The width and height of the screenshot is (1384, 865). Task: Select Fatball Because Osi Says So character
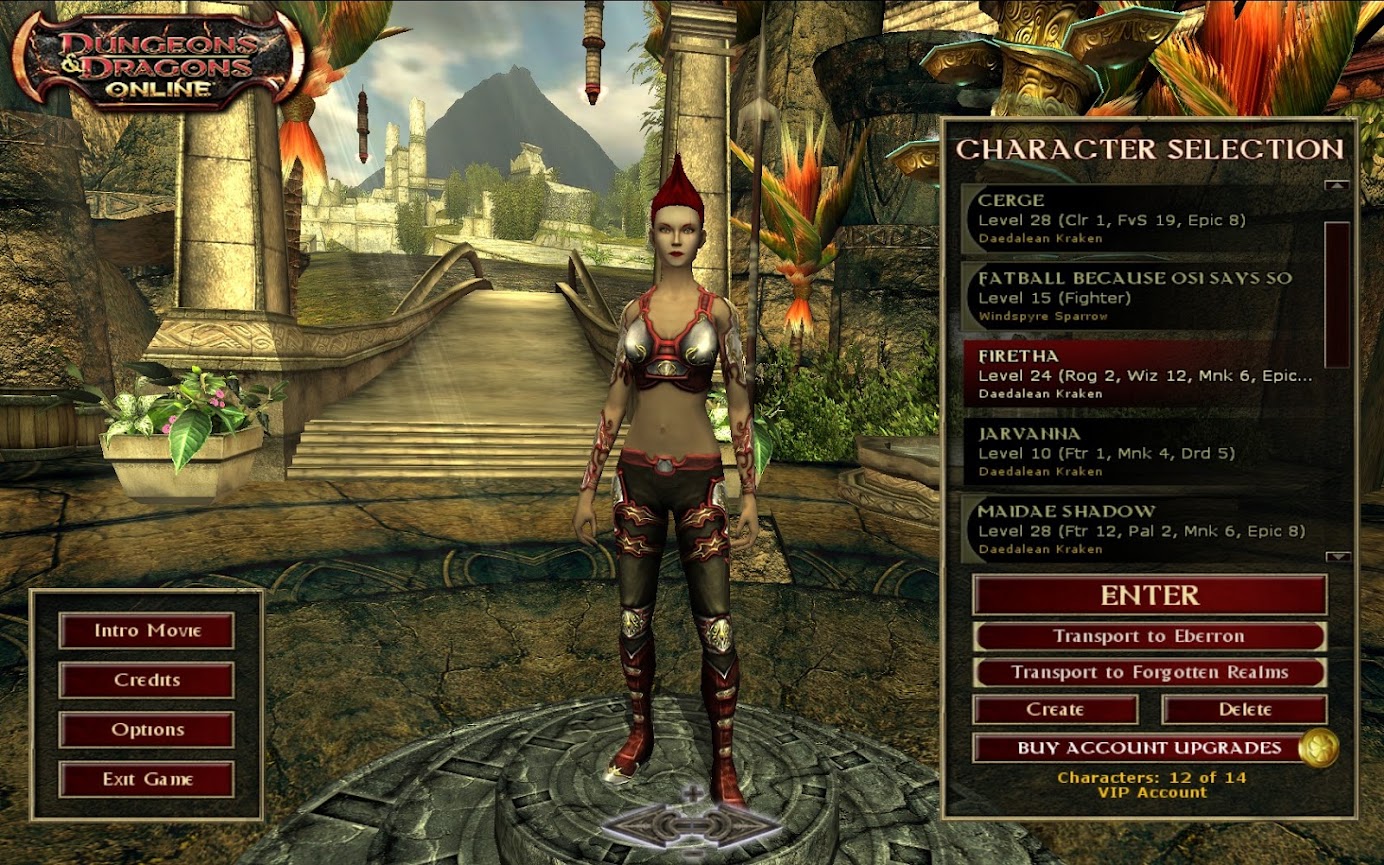click(x=1140, y=296)
